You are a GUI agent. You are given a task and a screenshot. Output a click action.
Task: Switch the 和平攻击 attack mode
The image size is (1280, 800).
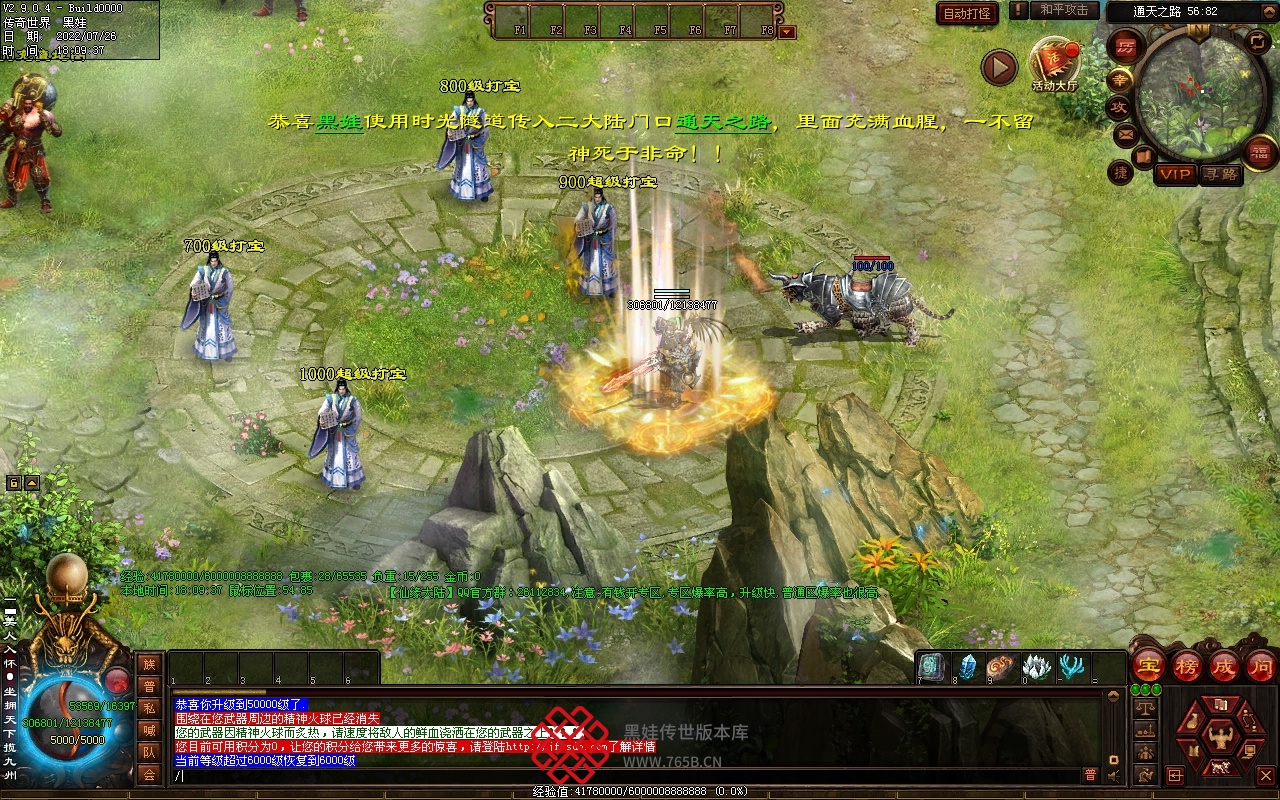(1063, 10)
